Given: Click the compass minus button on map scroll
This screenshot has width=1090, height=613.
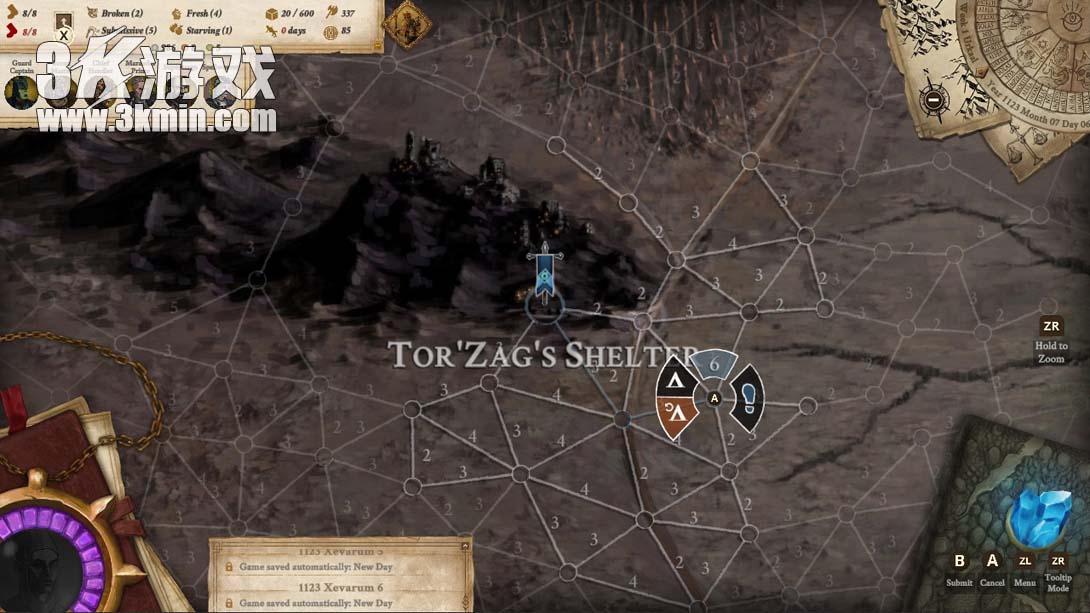Looking at the screenshot, I should click(933, 99).
